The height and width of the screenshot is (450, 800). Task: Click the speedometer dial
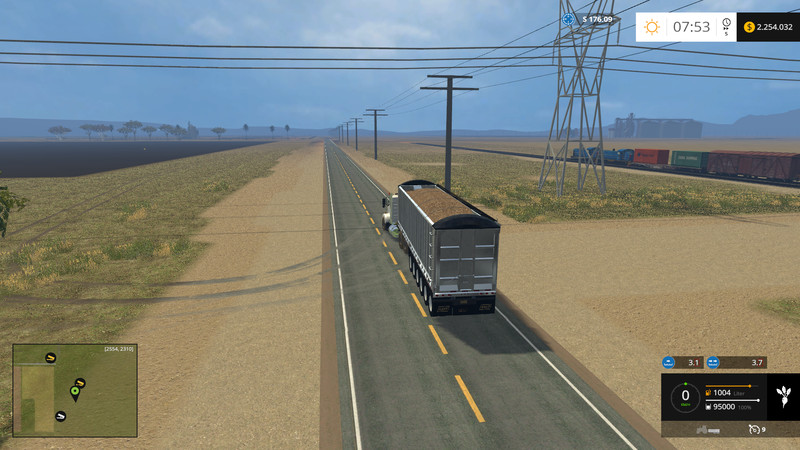(x=685, y=396)
